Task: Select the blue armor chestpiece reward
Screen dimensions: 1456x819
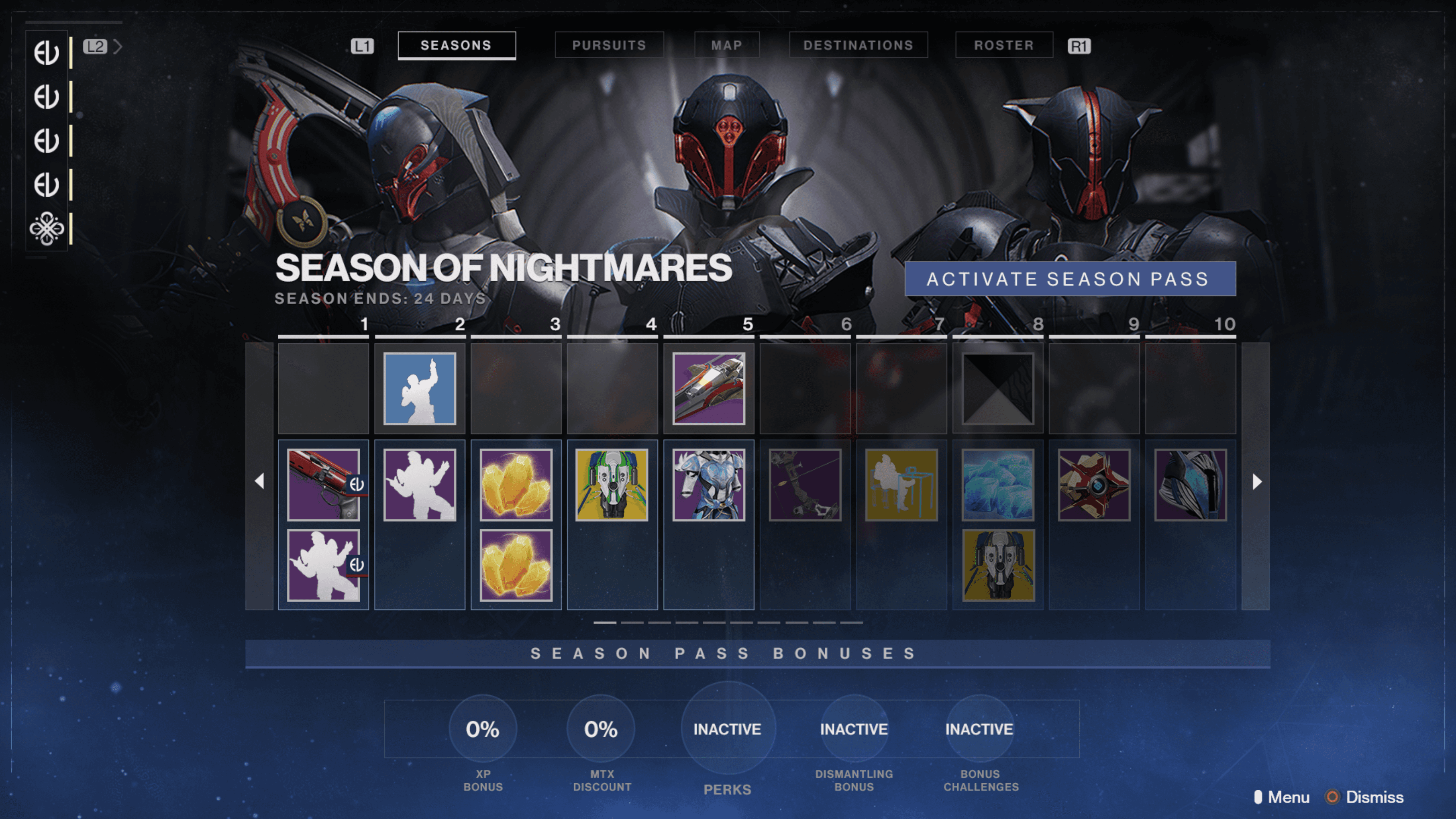Action: (x=709, y=485)
